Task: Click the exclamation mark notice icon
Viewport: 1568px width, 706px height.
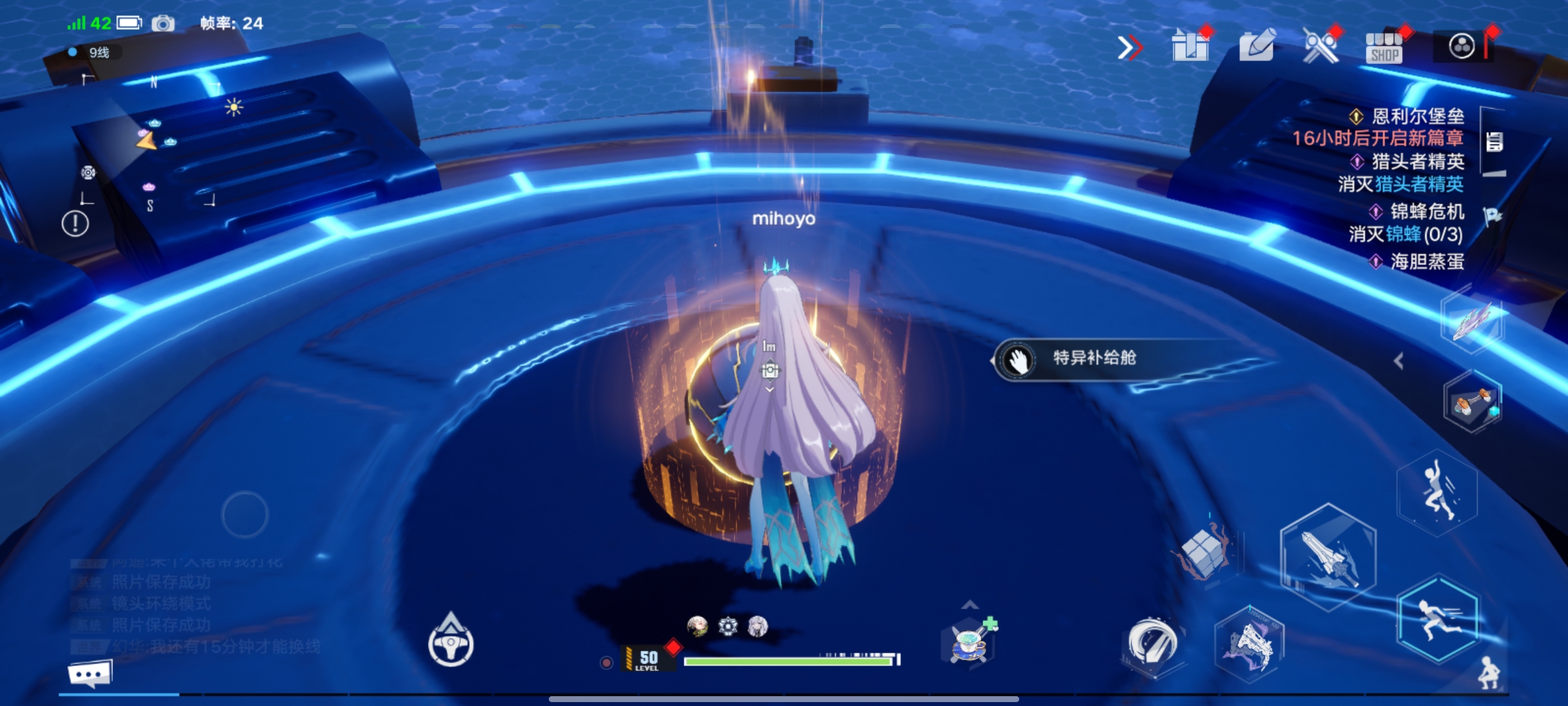Action: point(75,224)
